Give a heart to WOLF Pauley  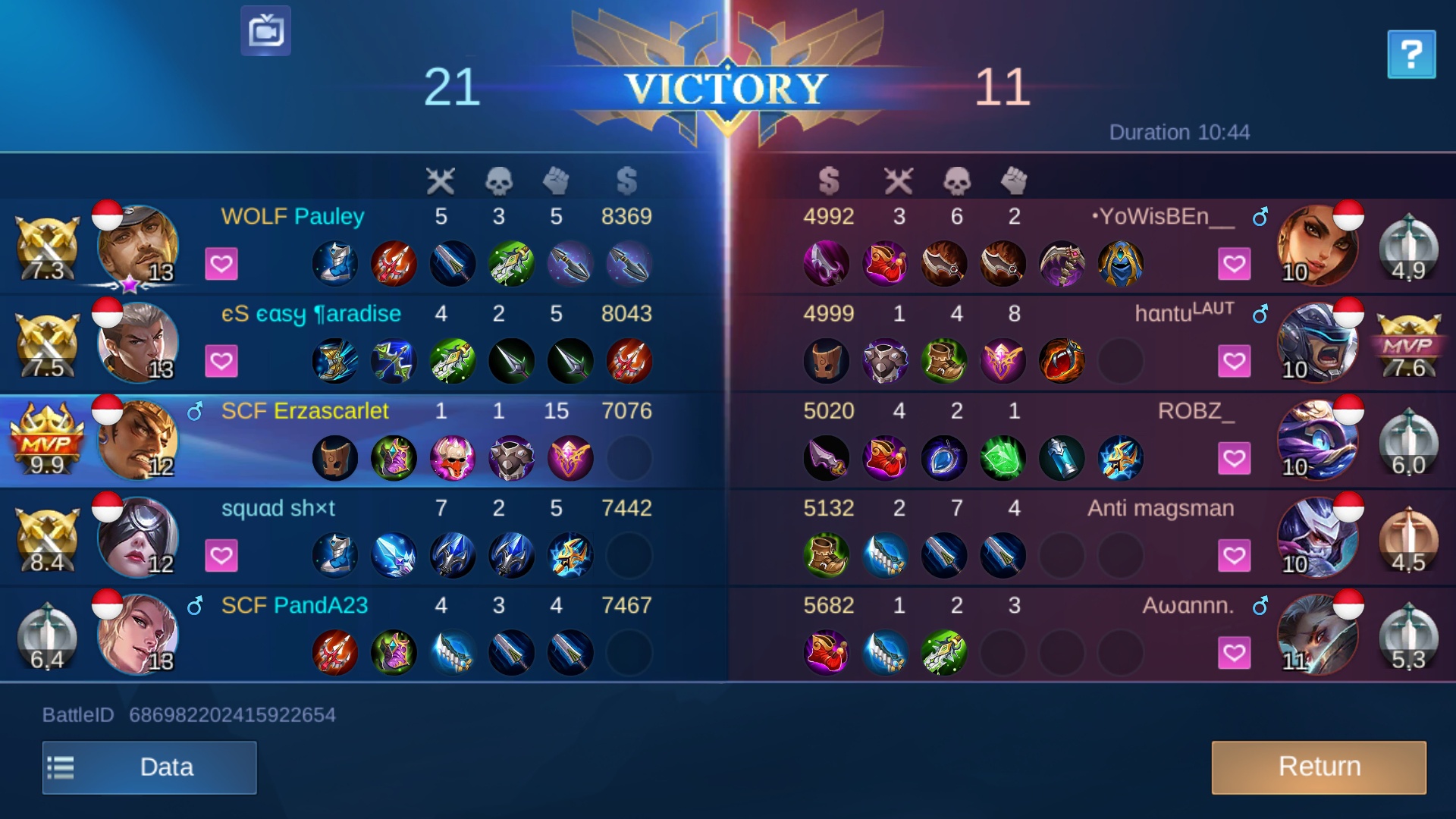[222, 264]
